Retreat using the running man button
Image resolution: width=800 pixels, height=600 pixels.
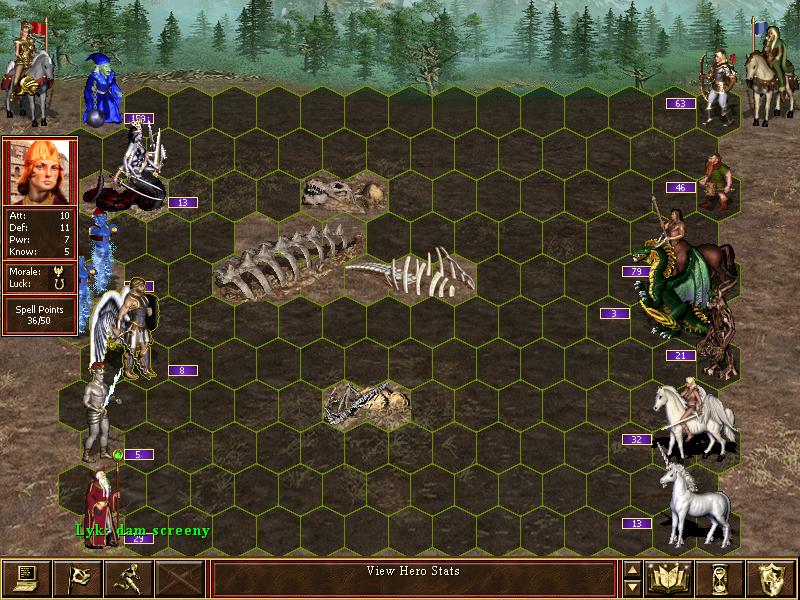click(x=128, y=577)
